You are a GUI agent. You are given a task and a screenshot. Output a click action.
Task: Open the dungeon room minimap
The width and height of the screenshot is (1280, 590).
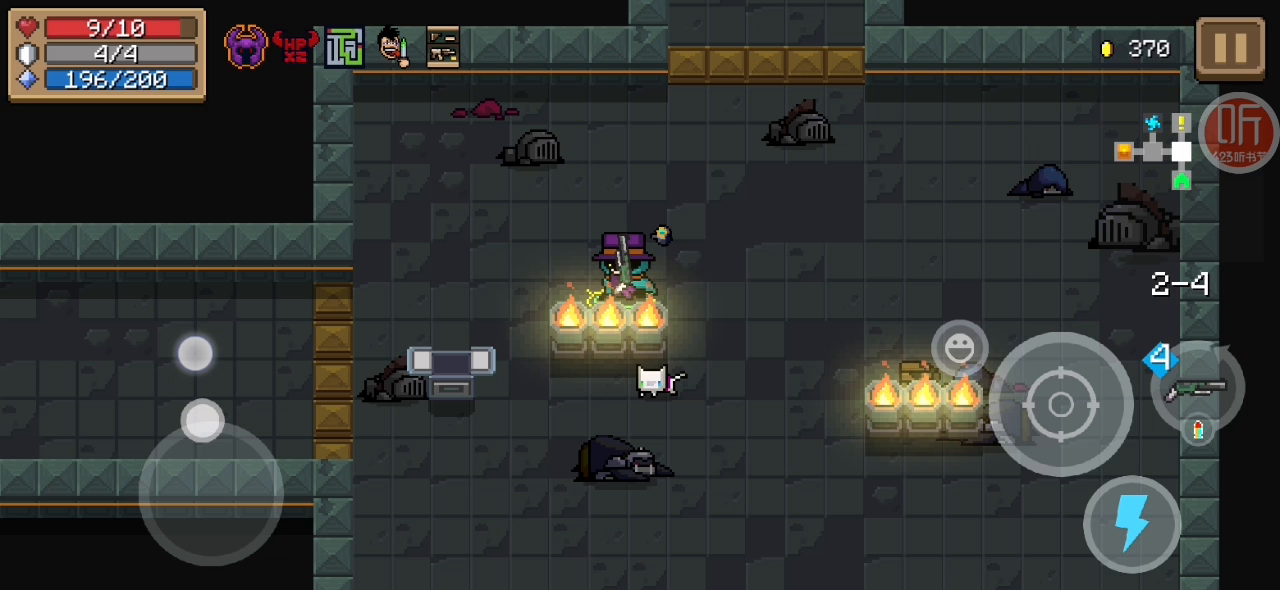(x=1155, y=151)
